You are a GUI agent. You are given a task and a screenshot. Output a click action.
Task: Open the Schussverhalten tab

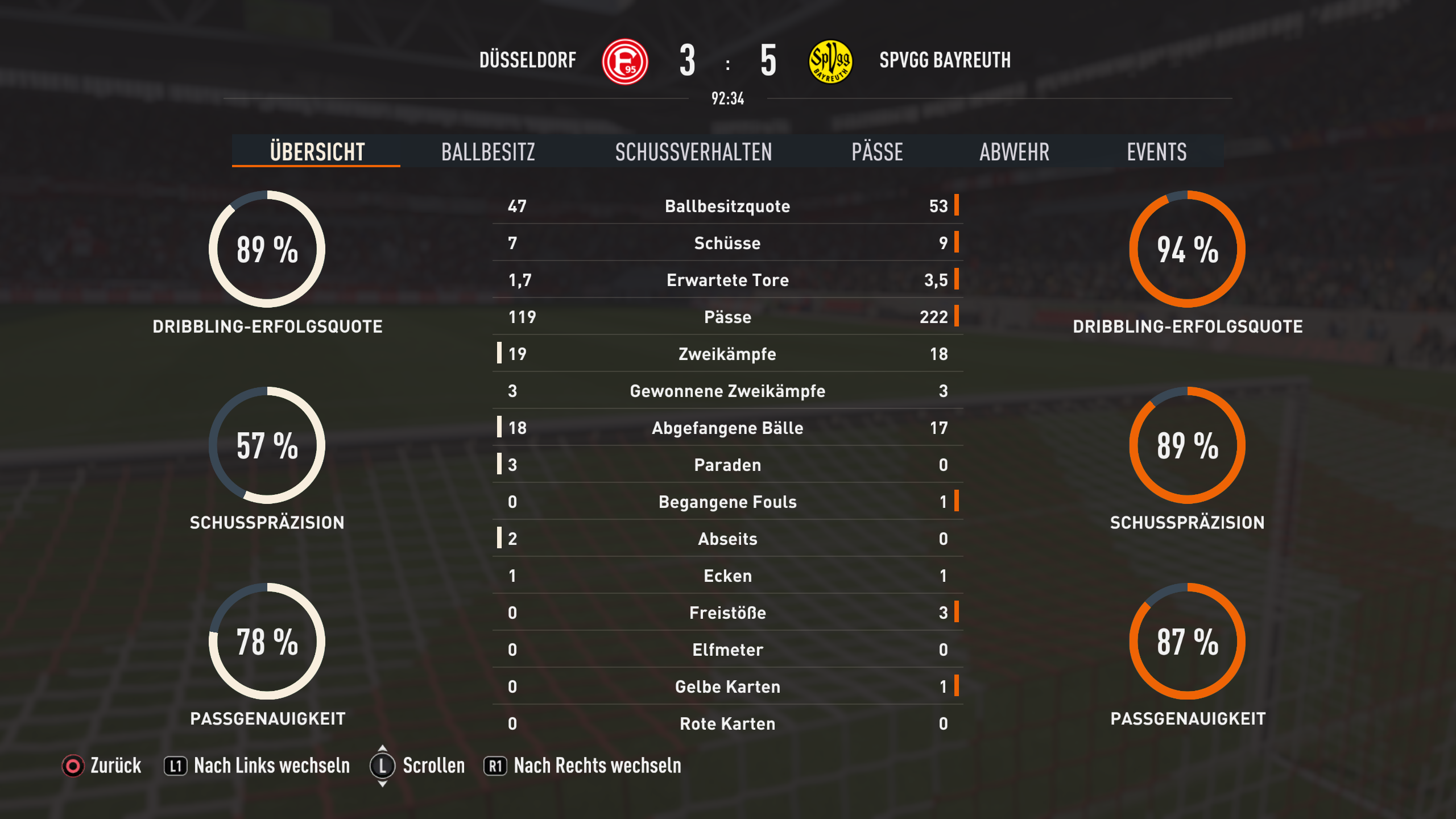click(693, 152)
